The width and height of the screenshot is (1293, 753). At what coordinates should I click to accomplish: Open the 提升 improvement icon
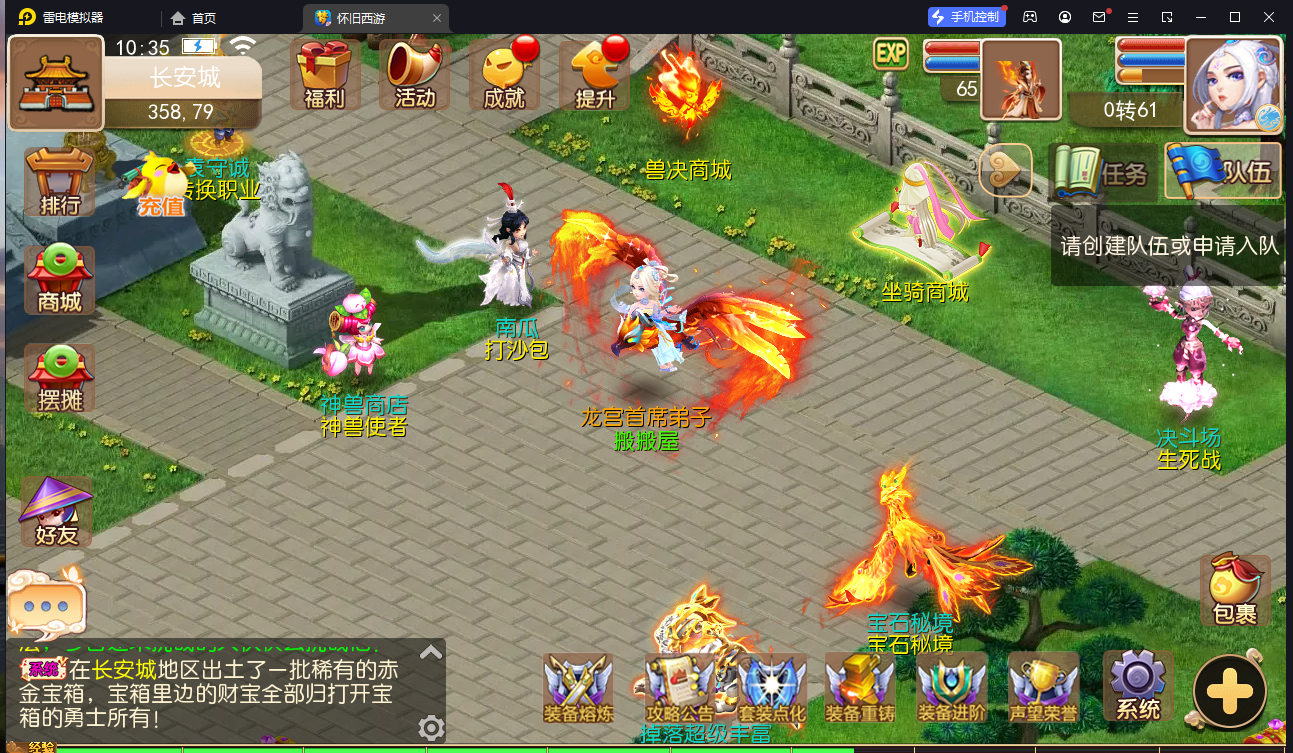coord(594,75)
